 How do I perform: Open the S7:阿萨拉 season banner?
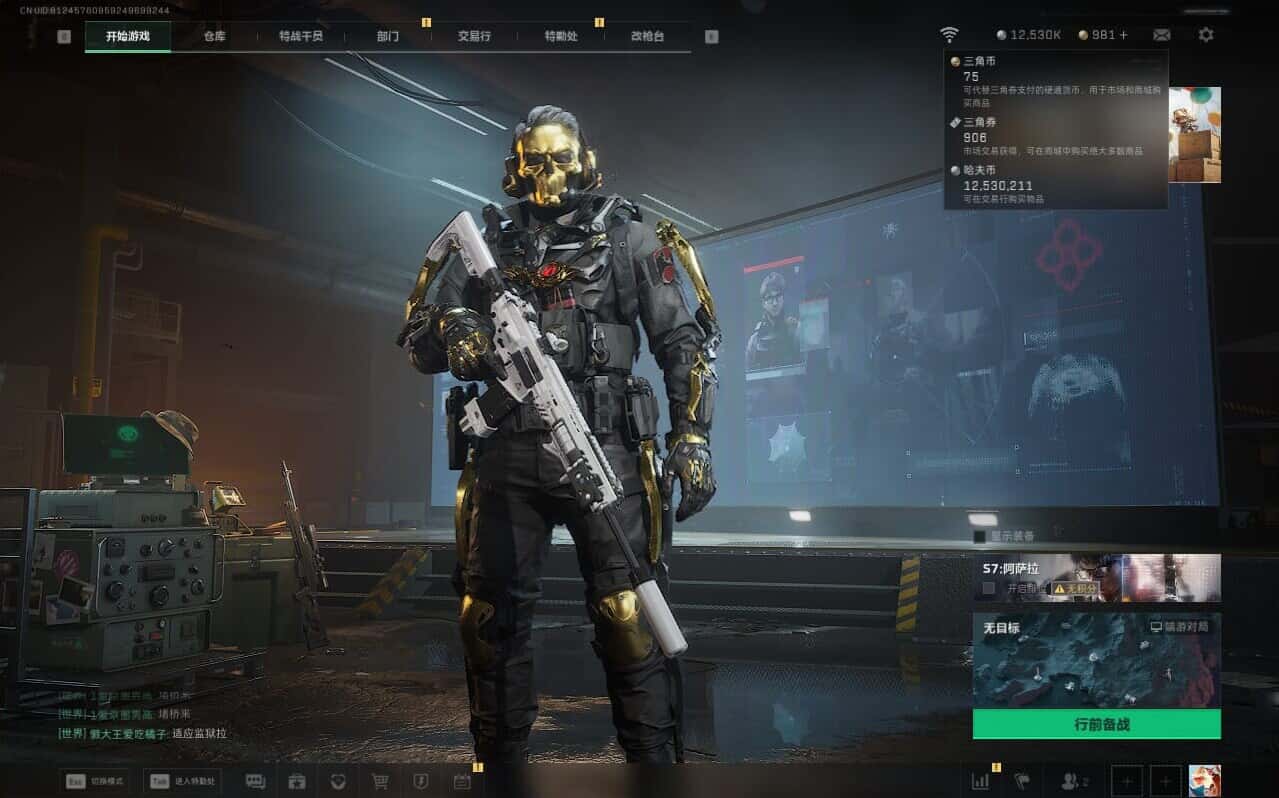click(x=1096, y=577)
